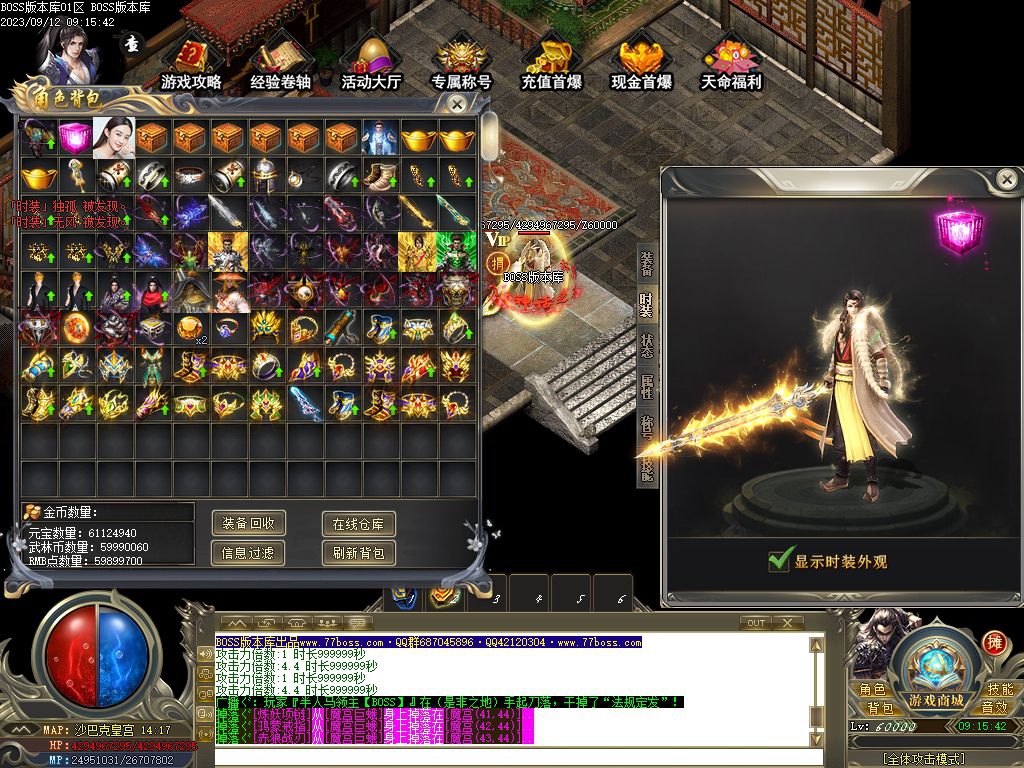
Task: Open the 经验卷轴 experience scroll menu
Action: (x=280, y=64)
